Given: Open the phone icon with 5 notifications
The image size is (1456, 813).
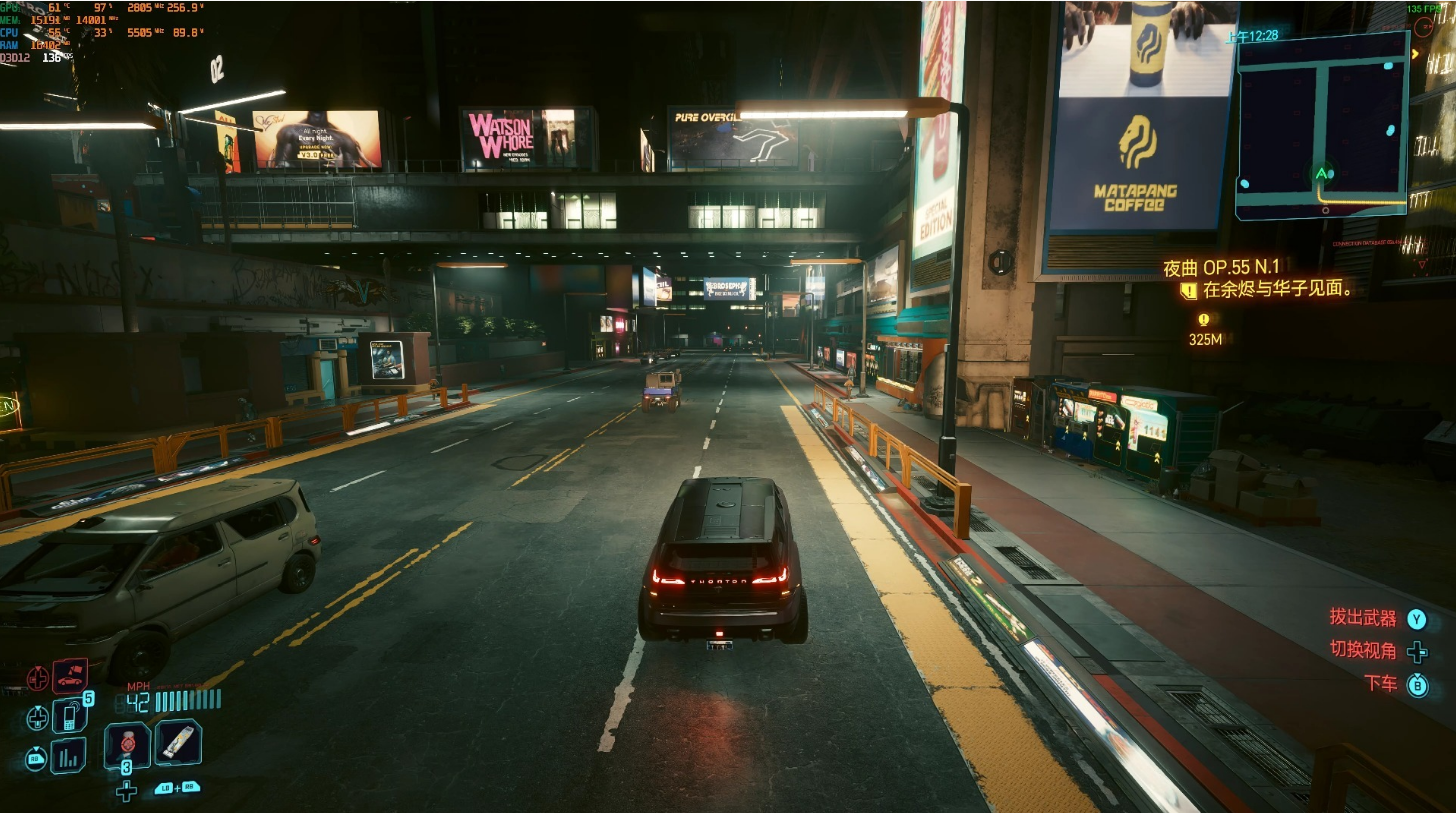Looking at the screenshot, I should click(x=69, y=715).
